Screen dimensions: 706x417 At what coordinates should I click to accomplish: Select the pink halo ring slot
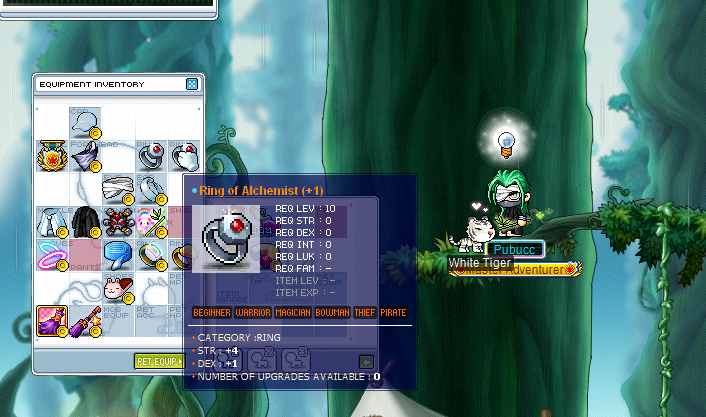[x=51, y=253]
